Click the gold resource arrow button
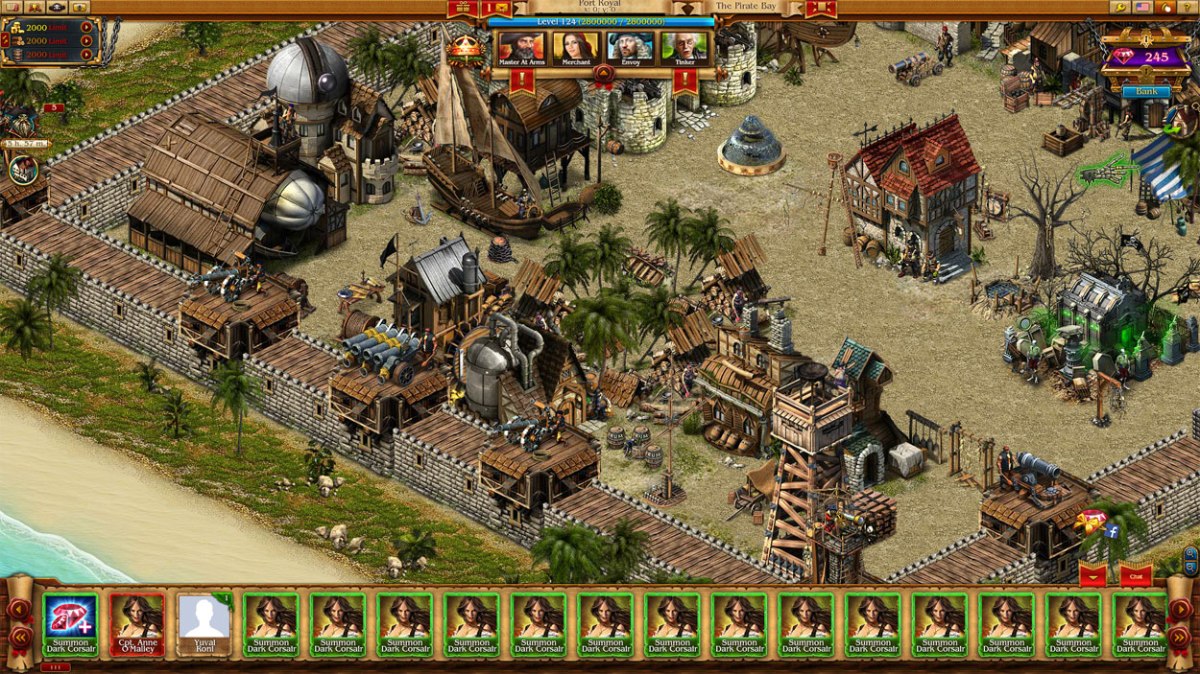This screenshot has height=674, width=1200. pyautogui.click(x=86, y=27)
